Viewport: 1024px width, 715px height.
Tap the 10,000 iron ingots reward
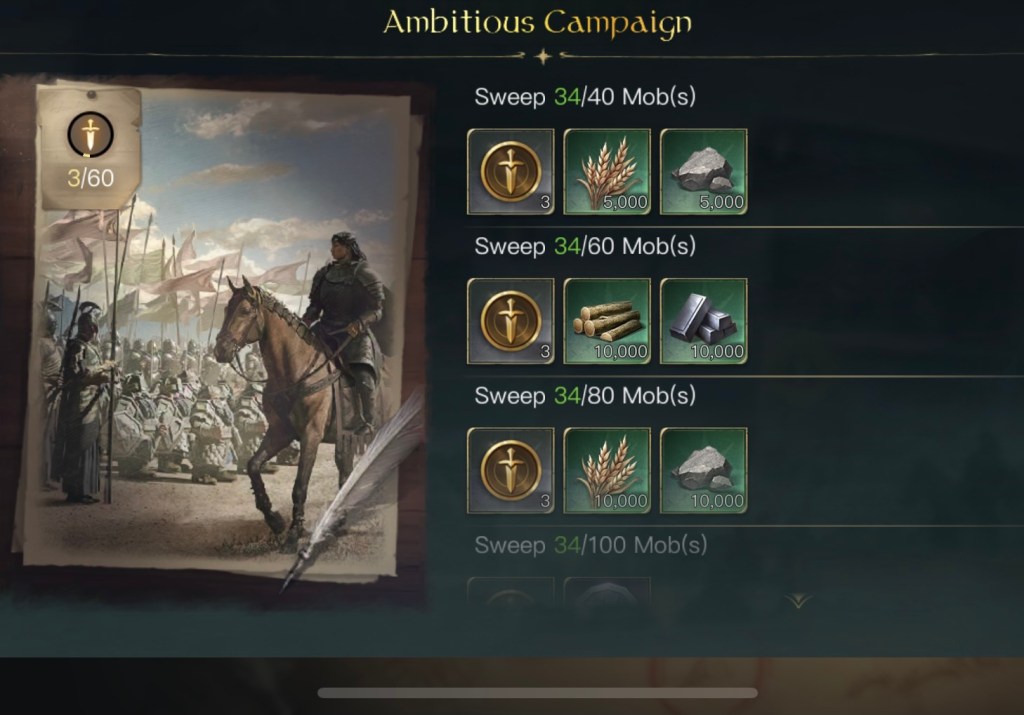(703, 321)
